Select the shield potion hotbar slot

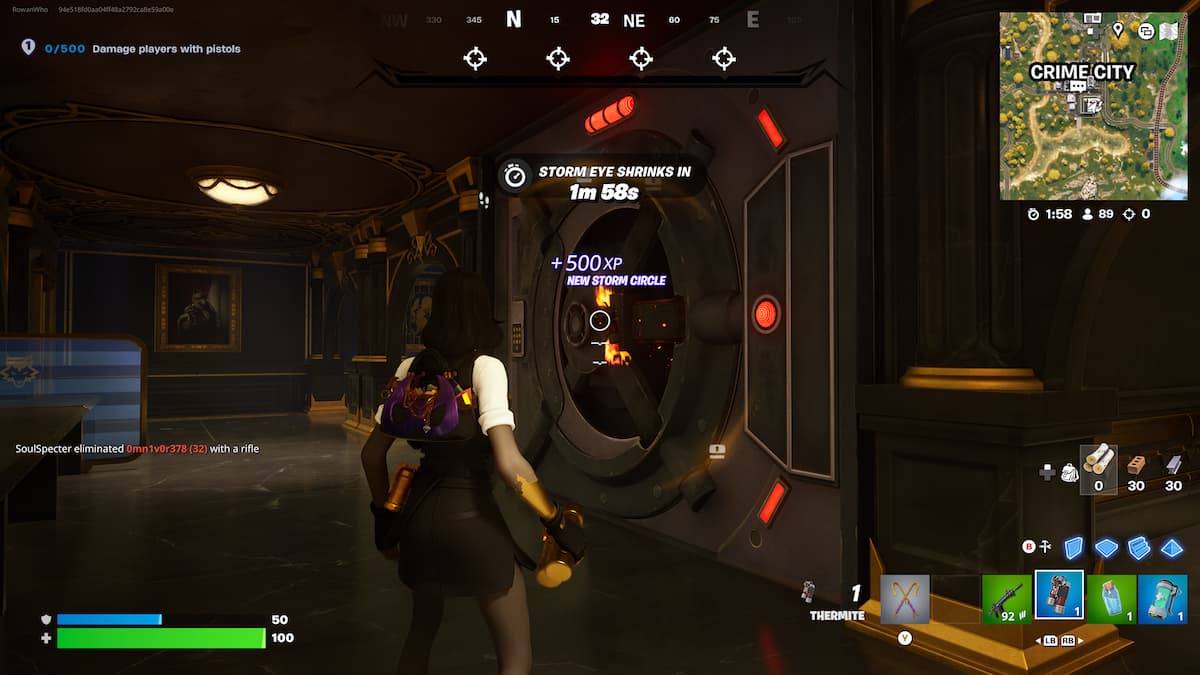click(1111, 599)
